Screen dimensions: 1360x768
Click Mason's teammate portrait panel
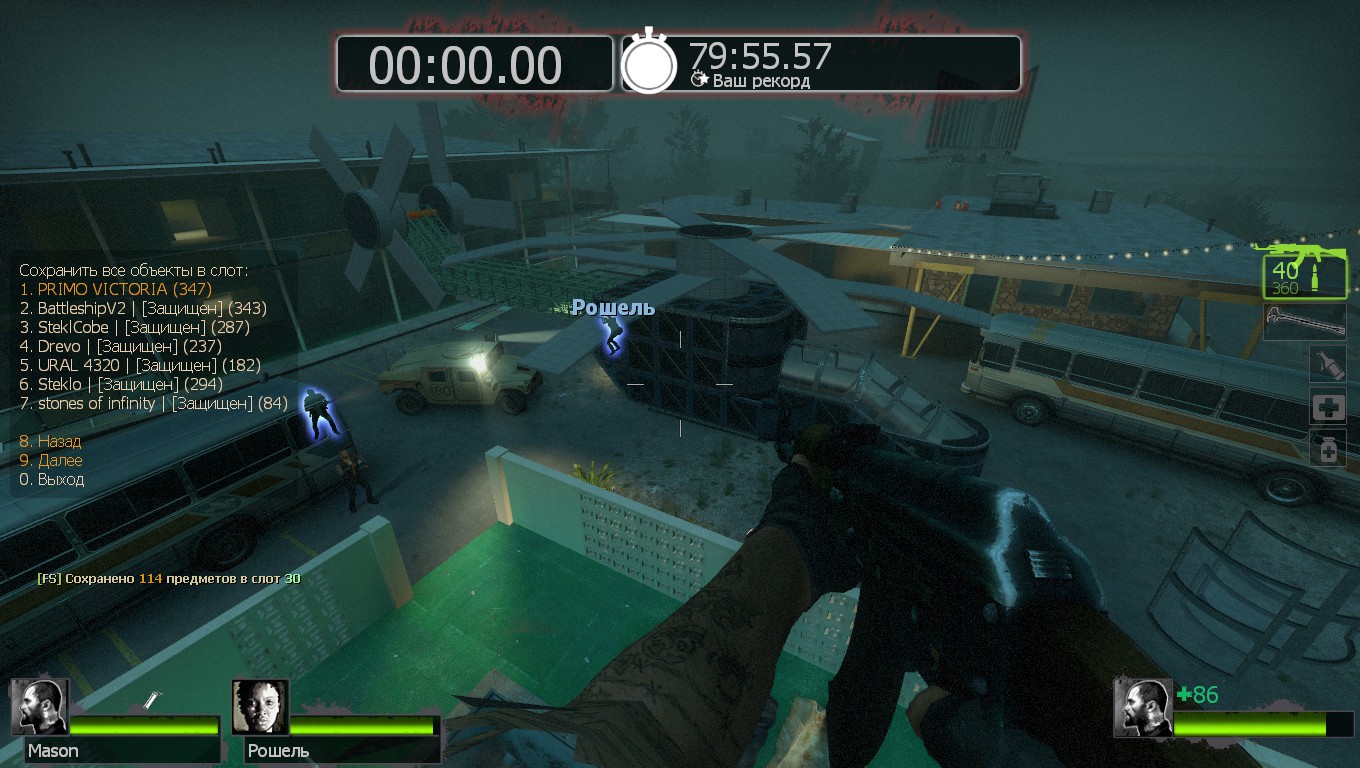[115, 720]
